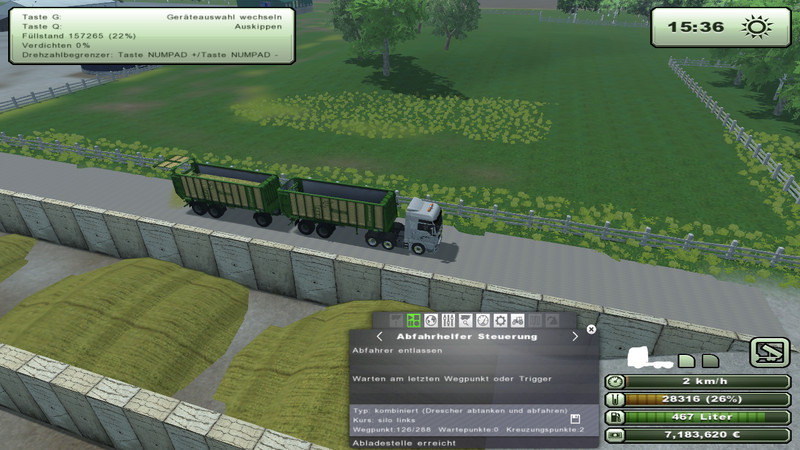
Task: Click the green tipping icon button
Action: 770,351
